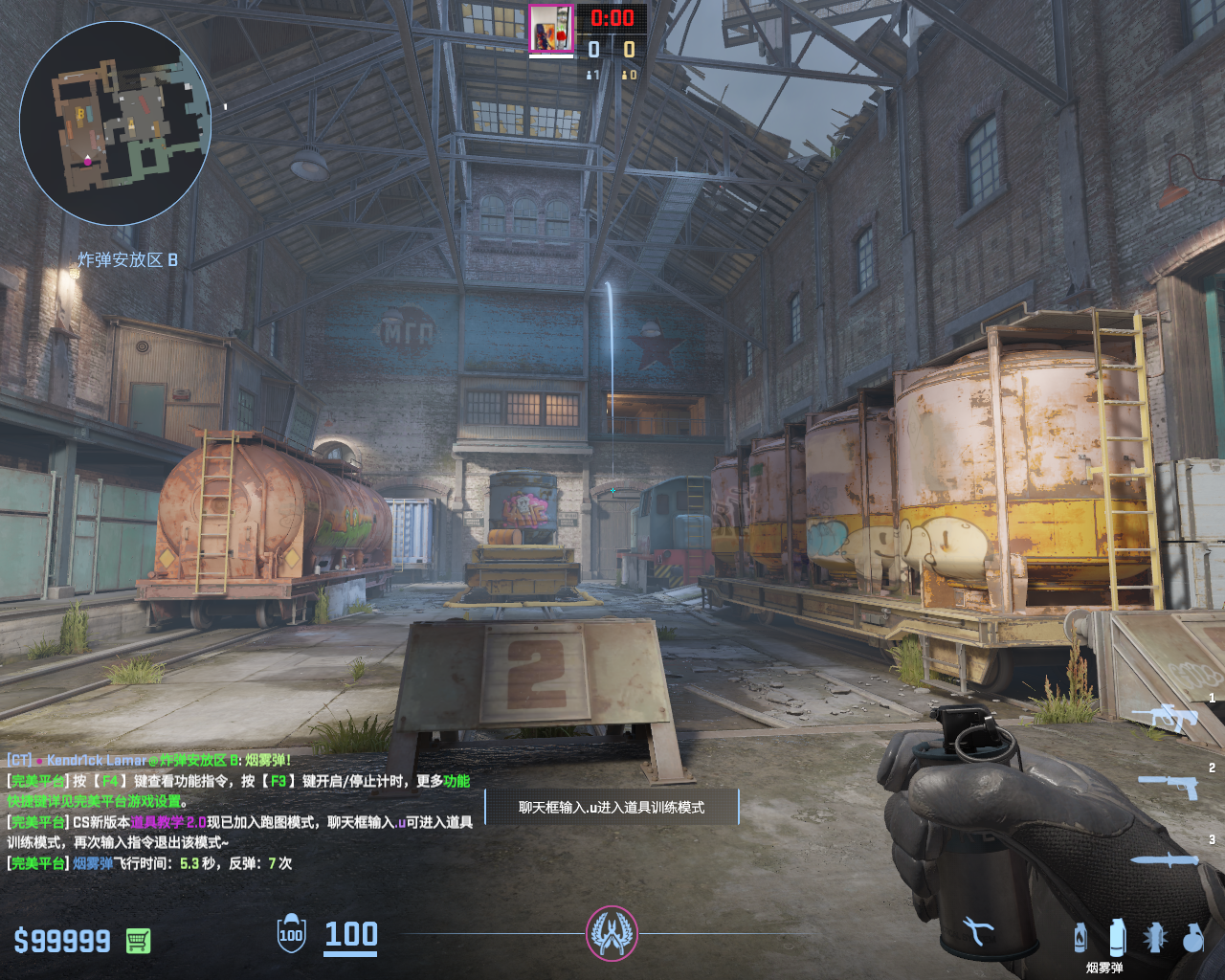Viewport: 1225px width, 980px height.
Task: Click the armor shield icon
Action: pyautogui.click(x=291, y=934)
